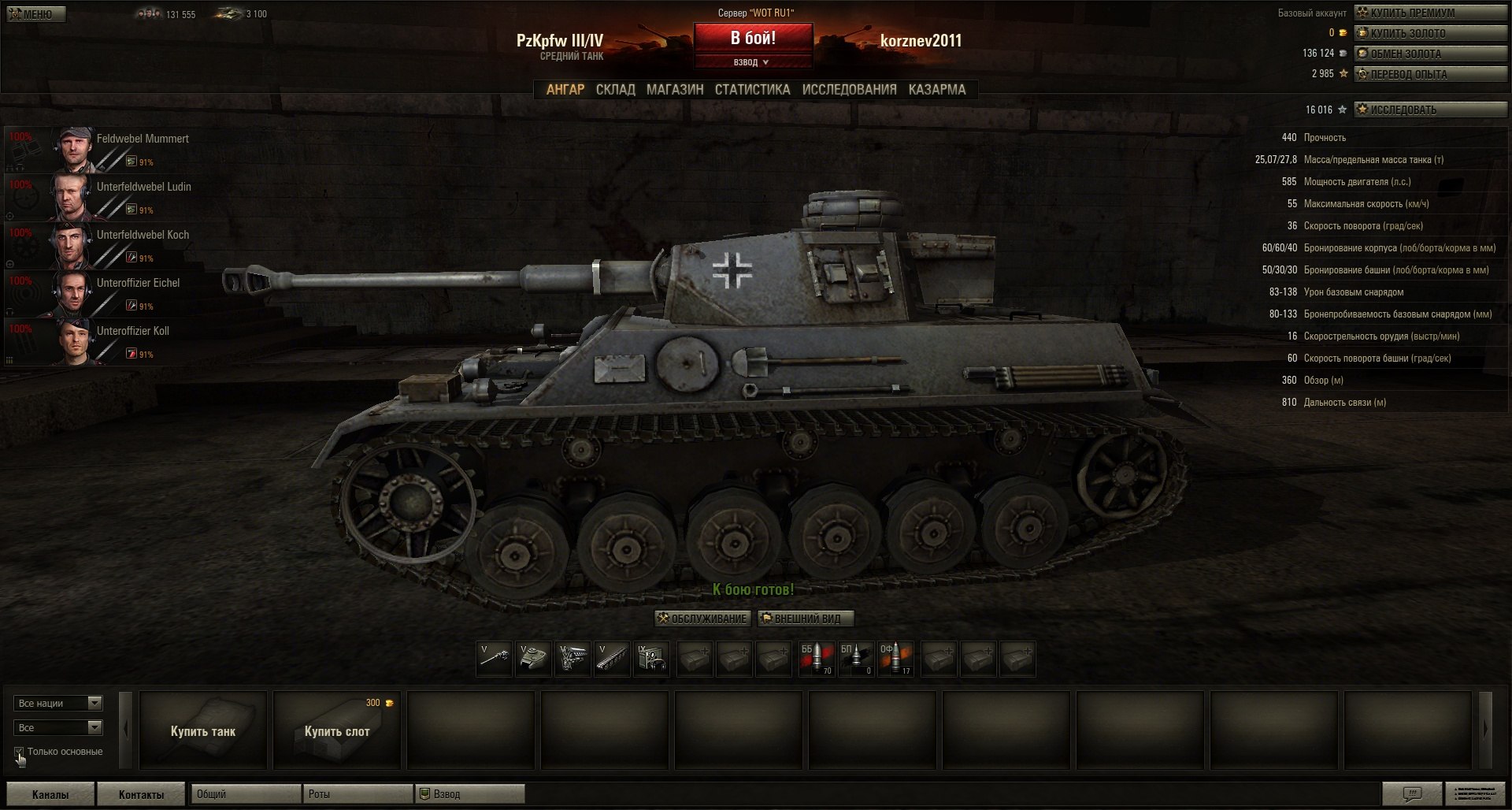Open ВНЕШНИЙ ВИД customization
This screenshot has height=810, width=1512.
click(806, 619)
